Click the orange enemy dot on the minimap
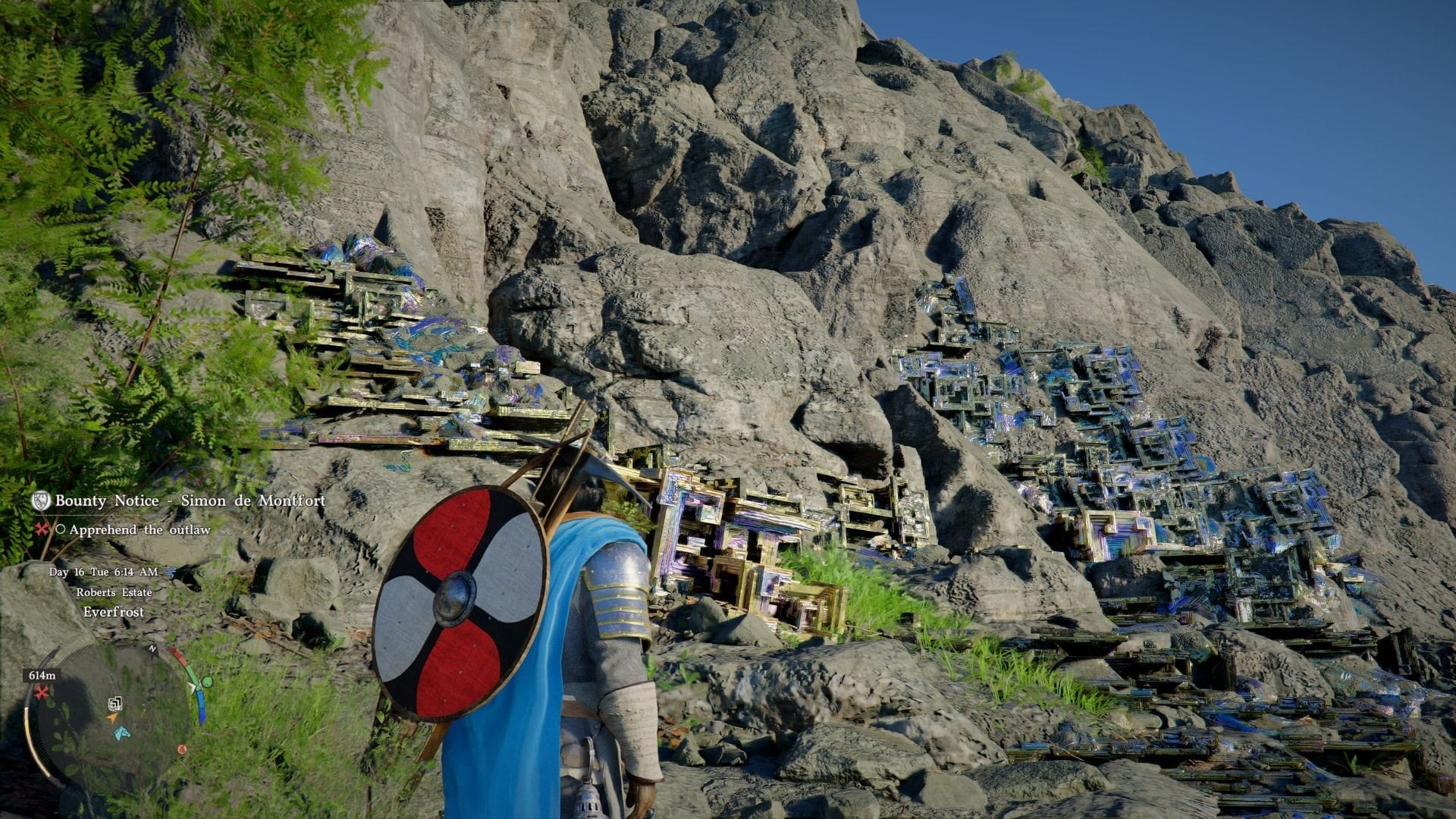 pos(183,749)
